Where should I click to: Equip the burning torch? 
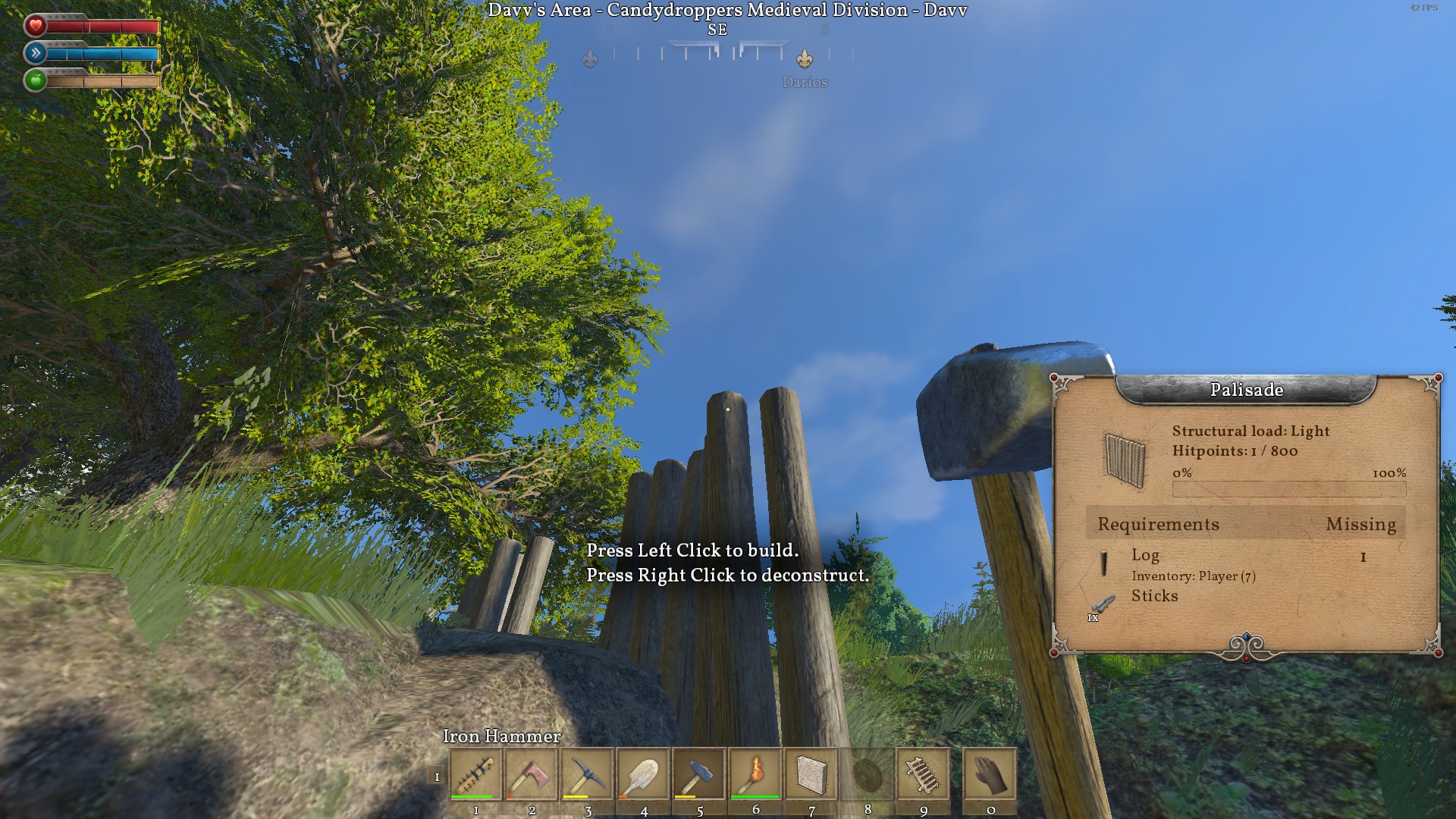(x=755, y=774)
